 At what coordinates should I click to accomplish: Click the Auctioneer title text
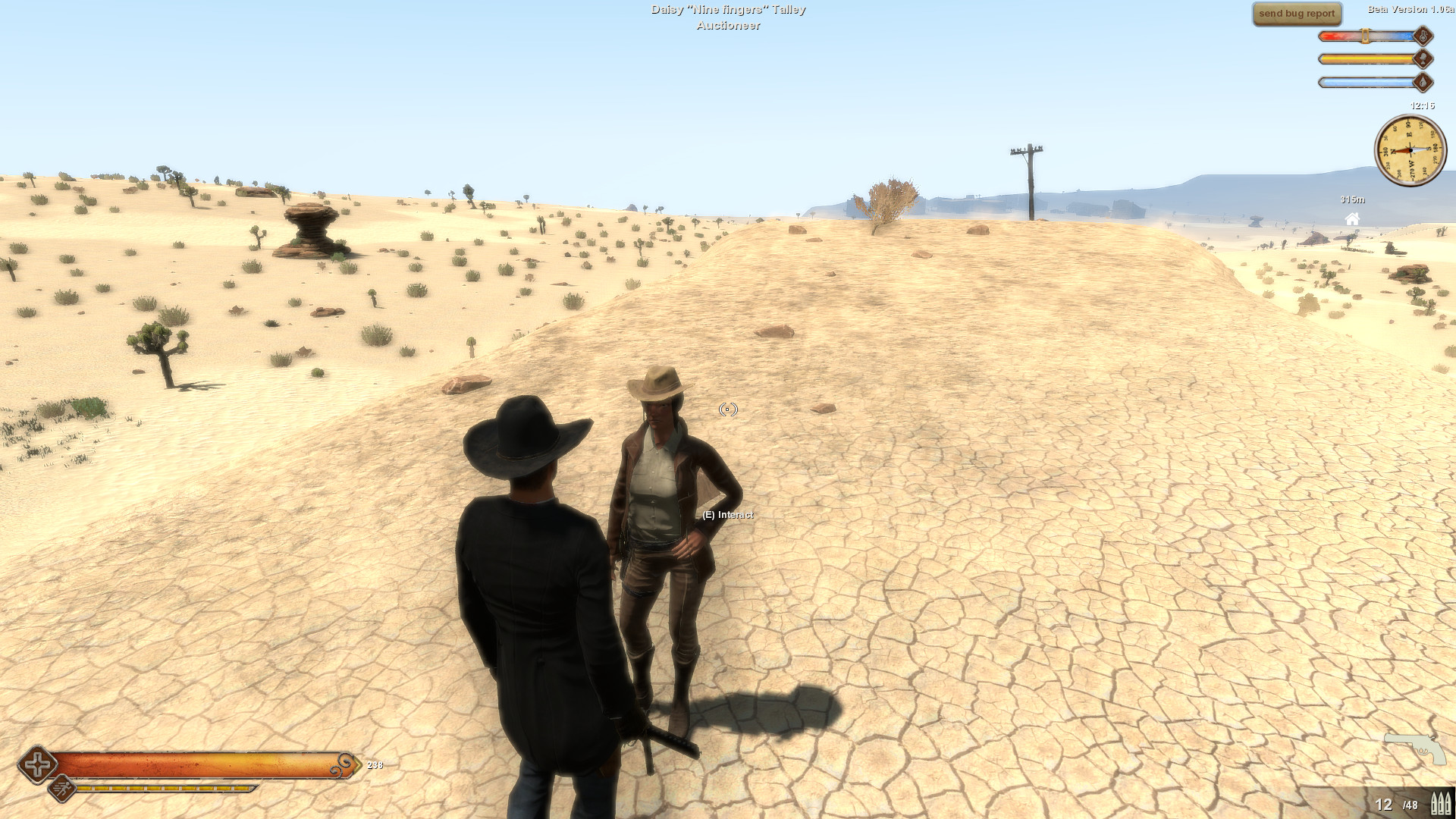[728, 27]
